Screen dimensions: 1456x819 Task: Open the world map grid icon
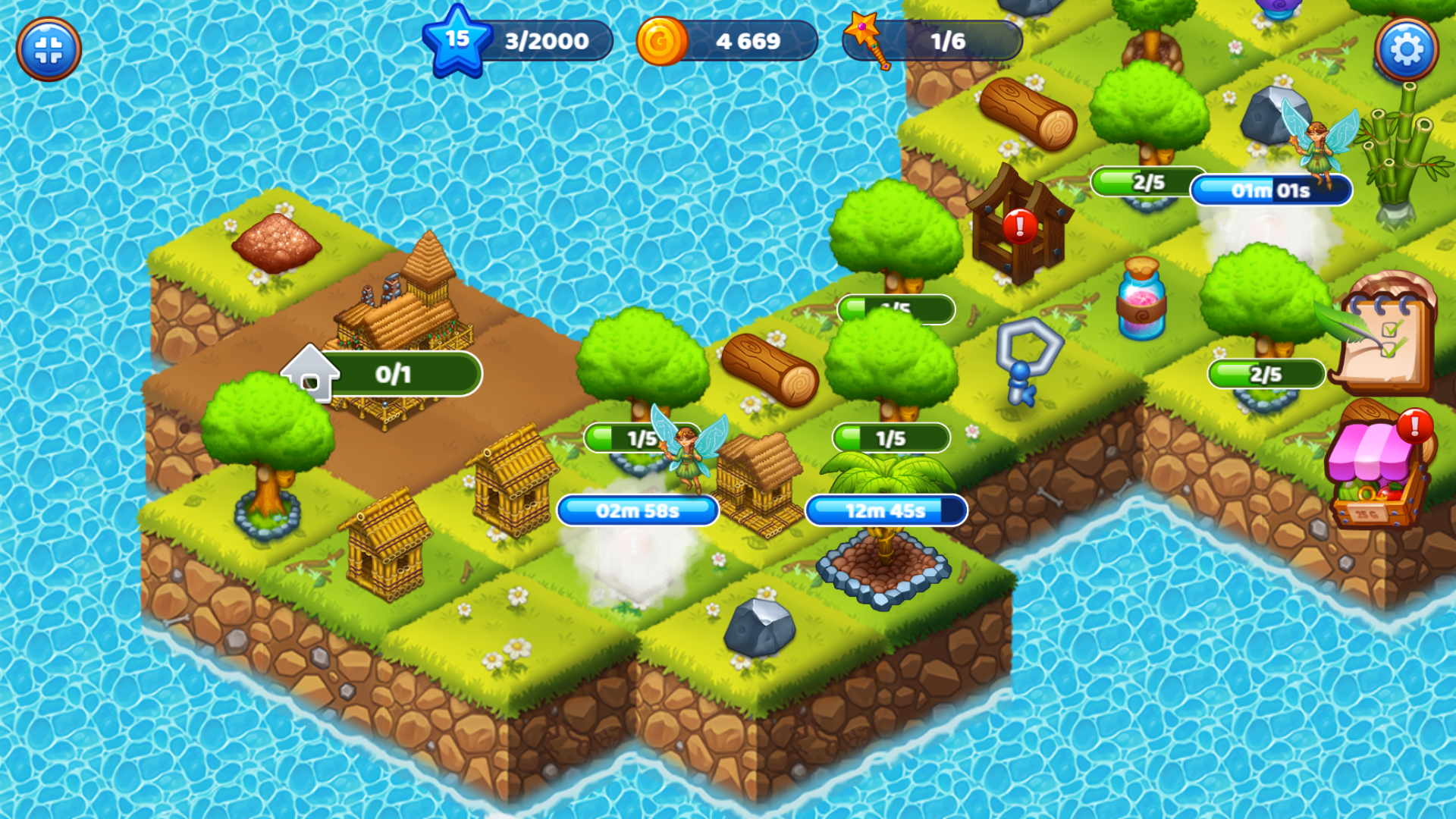click(x=49, y=48)
